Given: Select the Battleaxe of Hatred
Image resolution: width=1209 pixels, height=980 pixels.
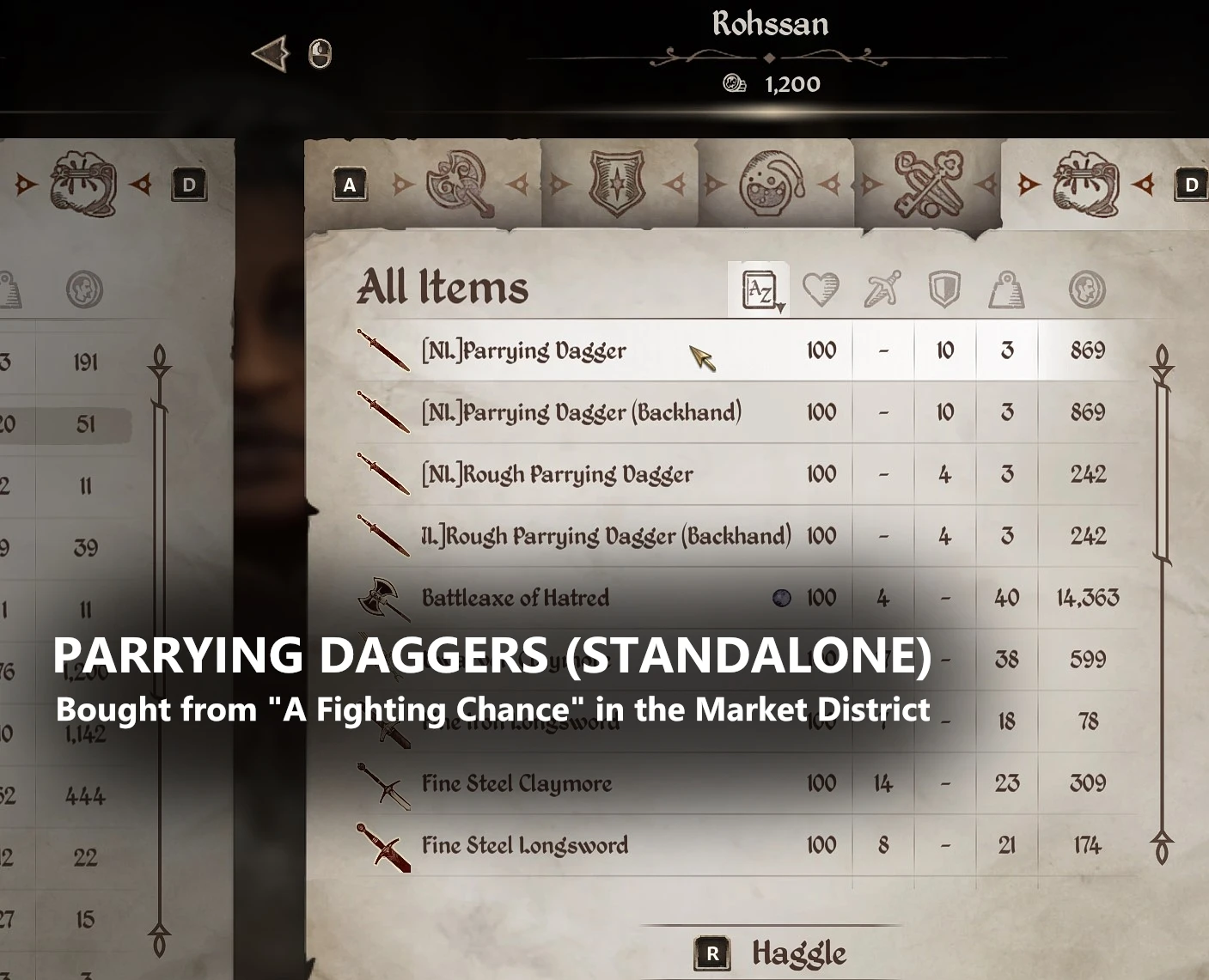Looking at the screenshot, I should (516, 598).
